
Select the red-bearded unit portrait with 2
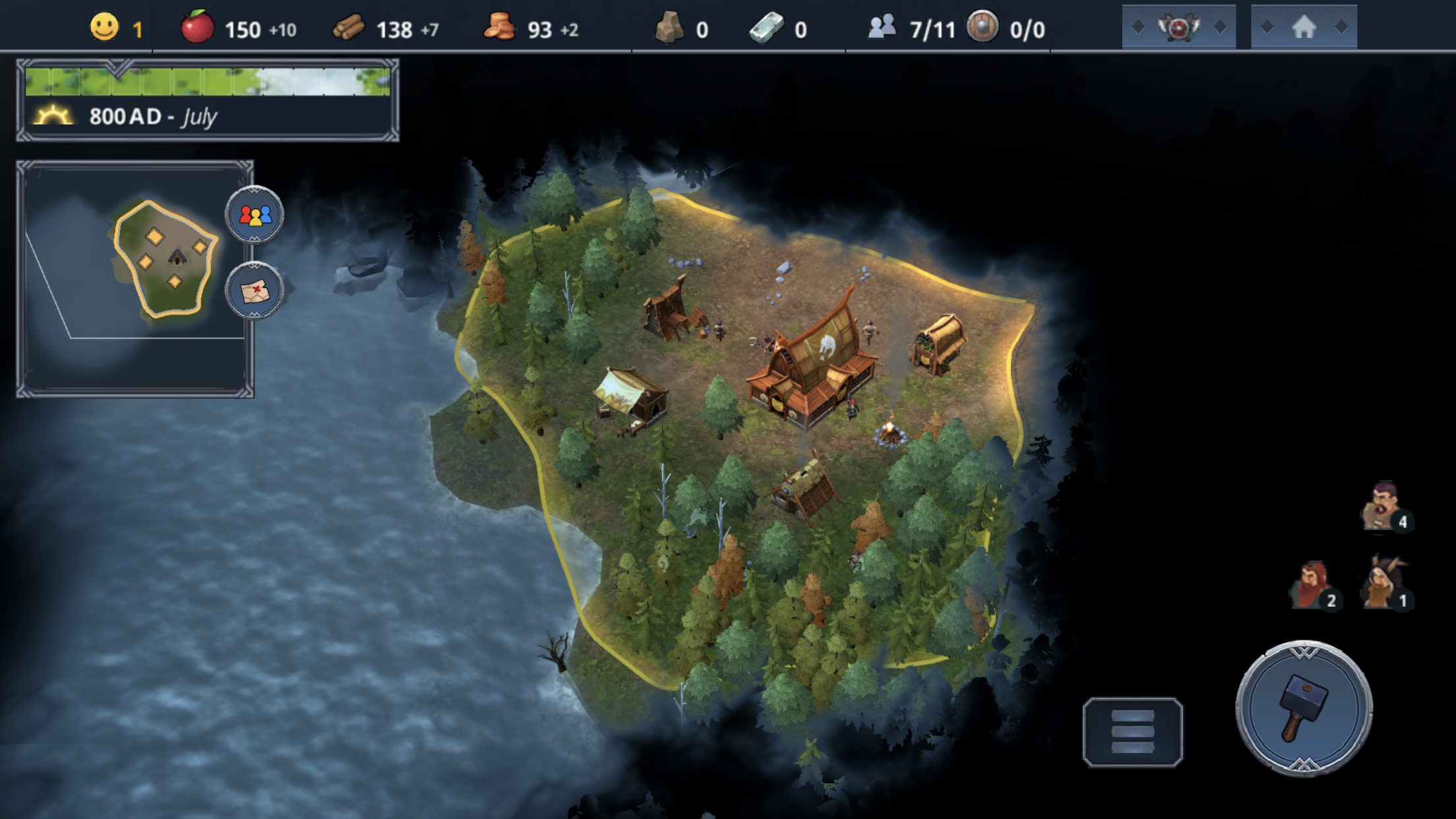1312,585
